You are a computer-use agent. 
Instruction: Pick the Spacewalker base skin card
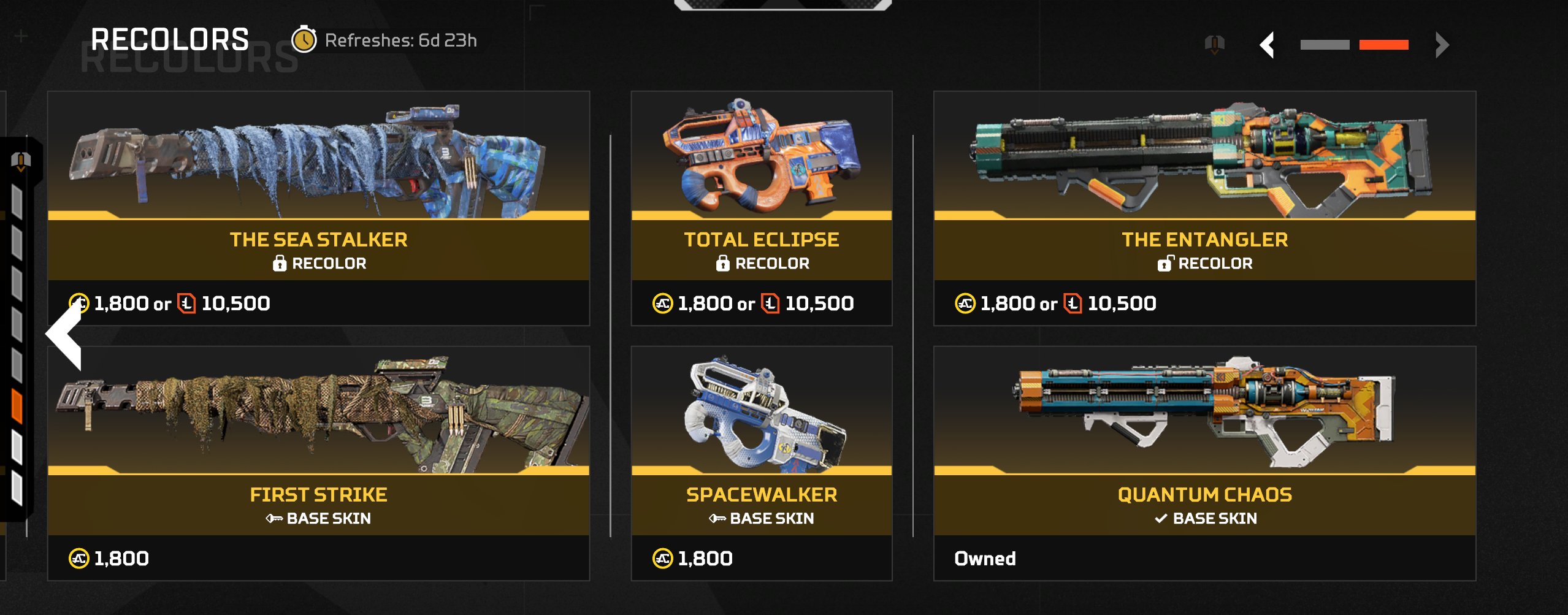[761, 463]
